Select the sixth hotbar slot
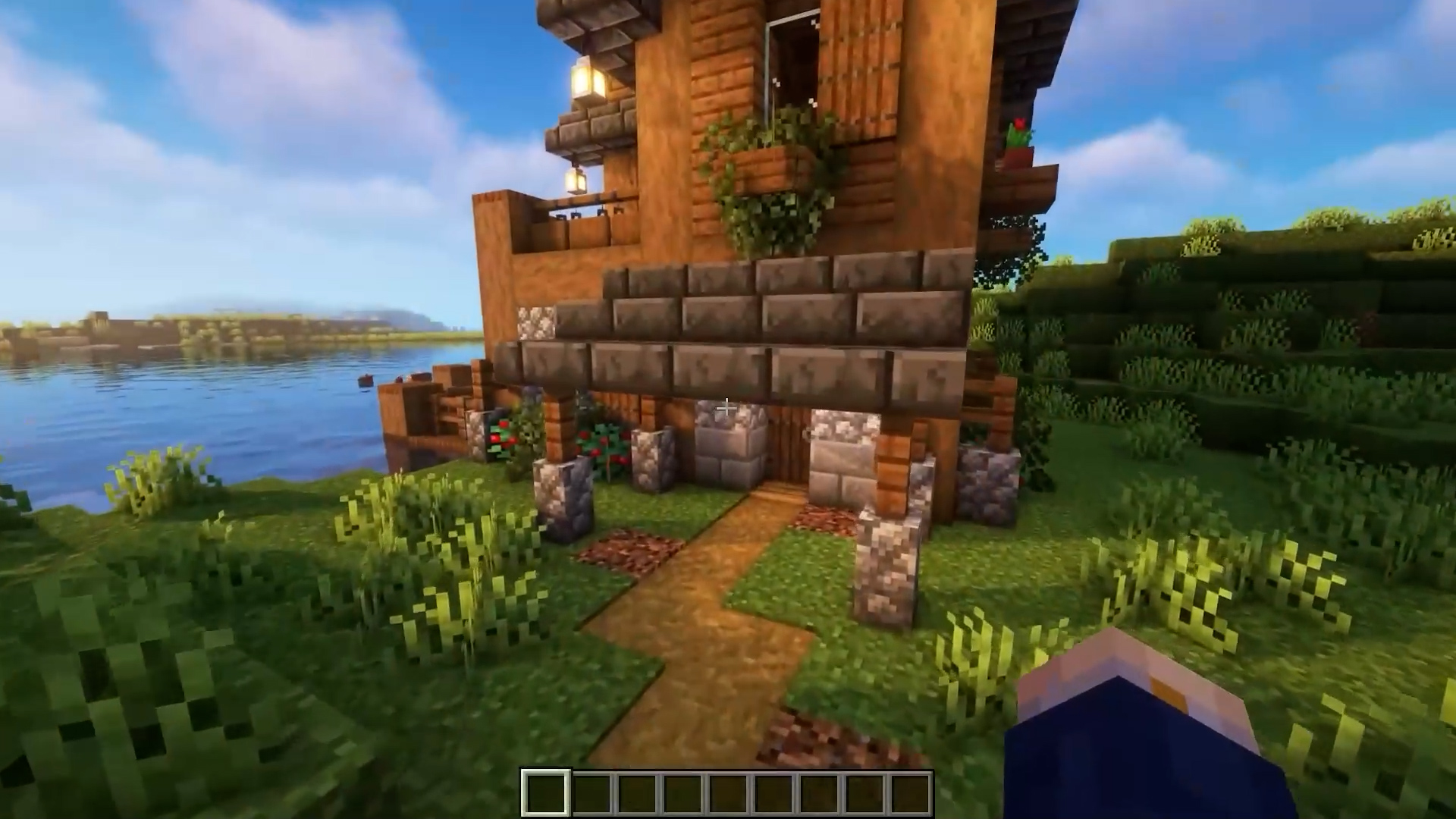 [x=773, y=792]
